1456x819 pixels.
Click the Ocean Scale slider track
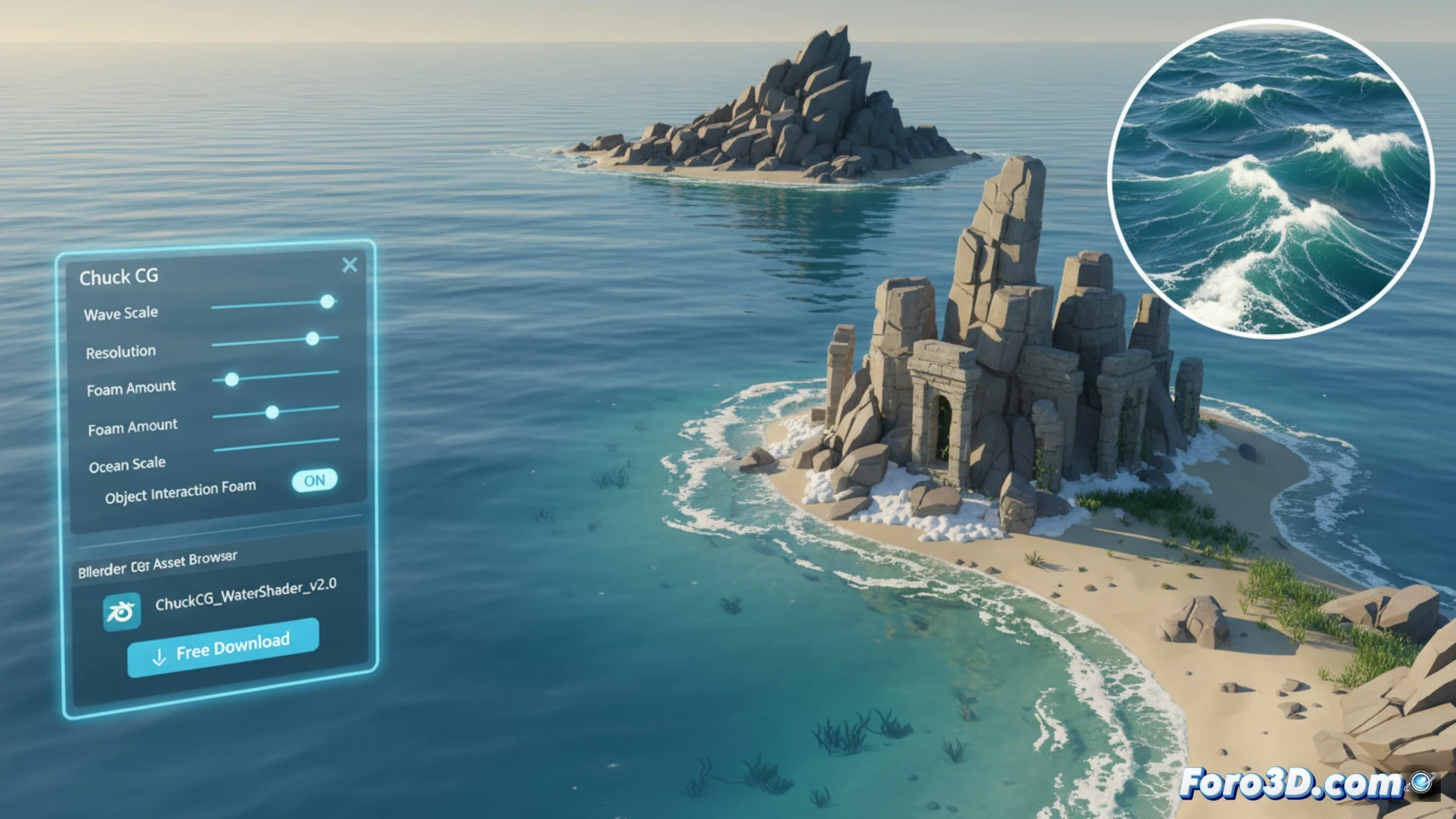coord(276,444)
